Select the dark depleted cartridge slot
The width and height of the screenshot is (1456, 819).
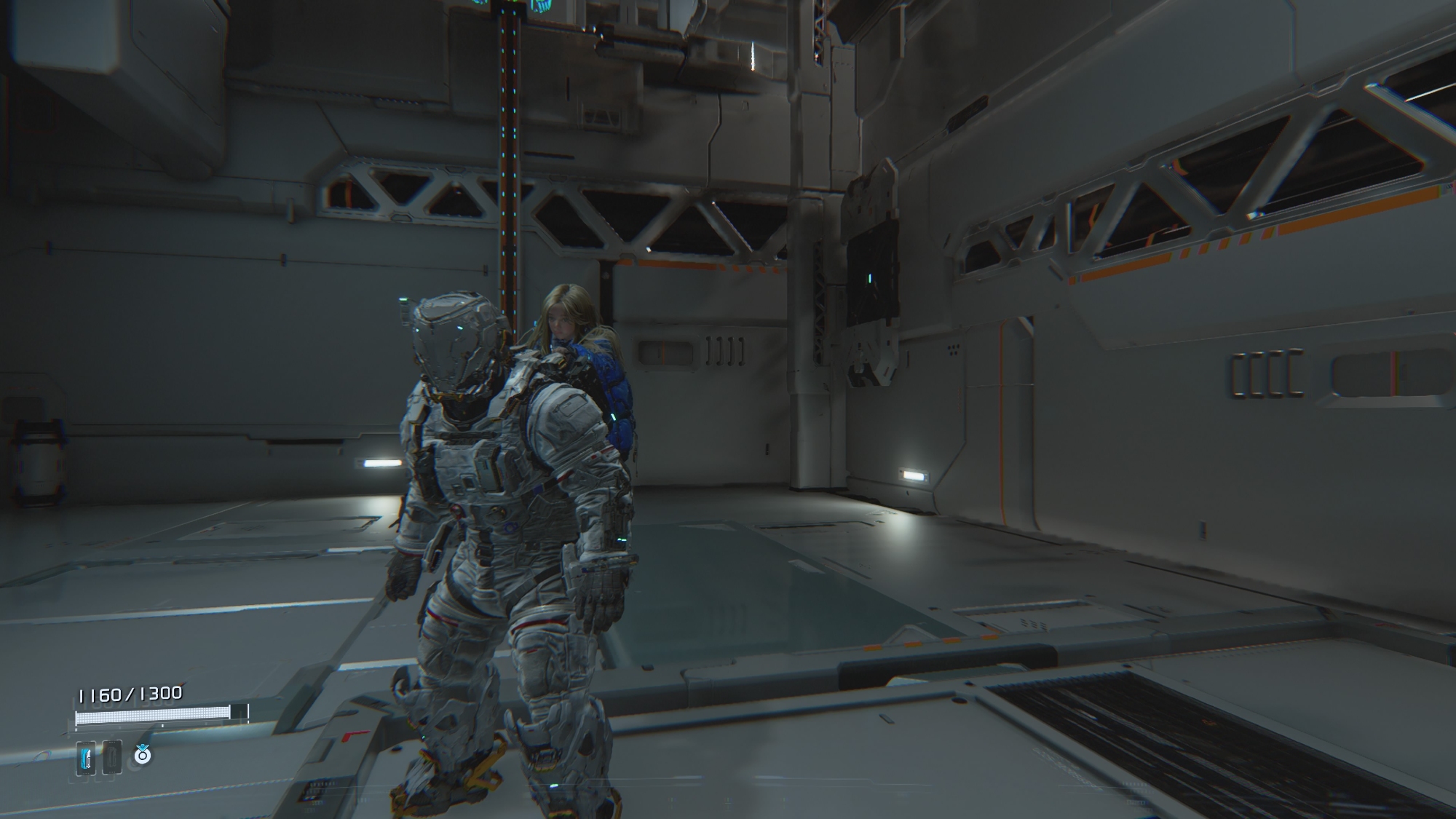click(x=111, y=758)
